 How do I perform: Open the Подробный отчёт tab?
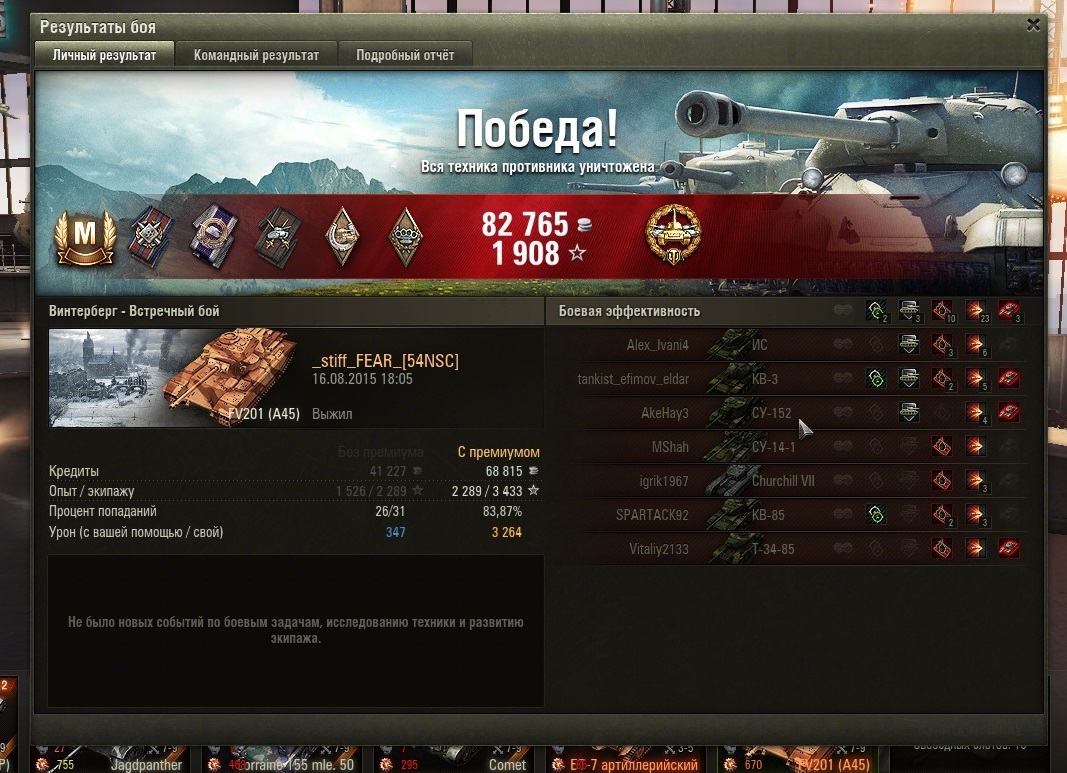pyautogui.click(x=405, y=55)
